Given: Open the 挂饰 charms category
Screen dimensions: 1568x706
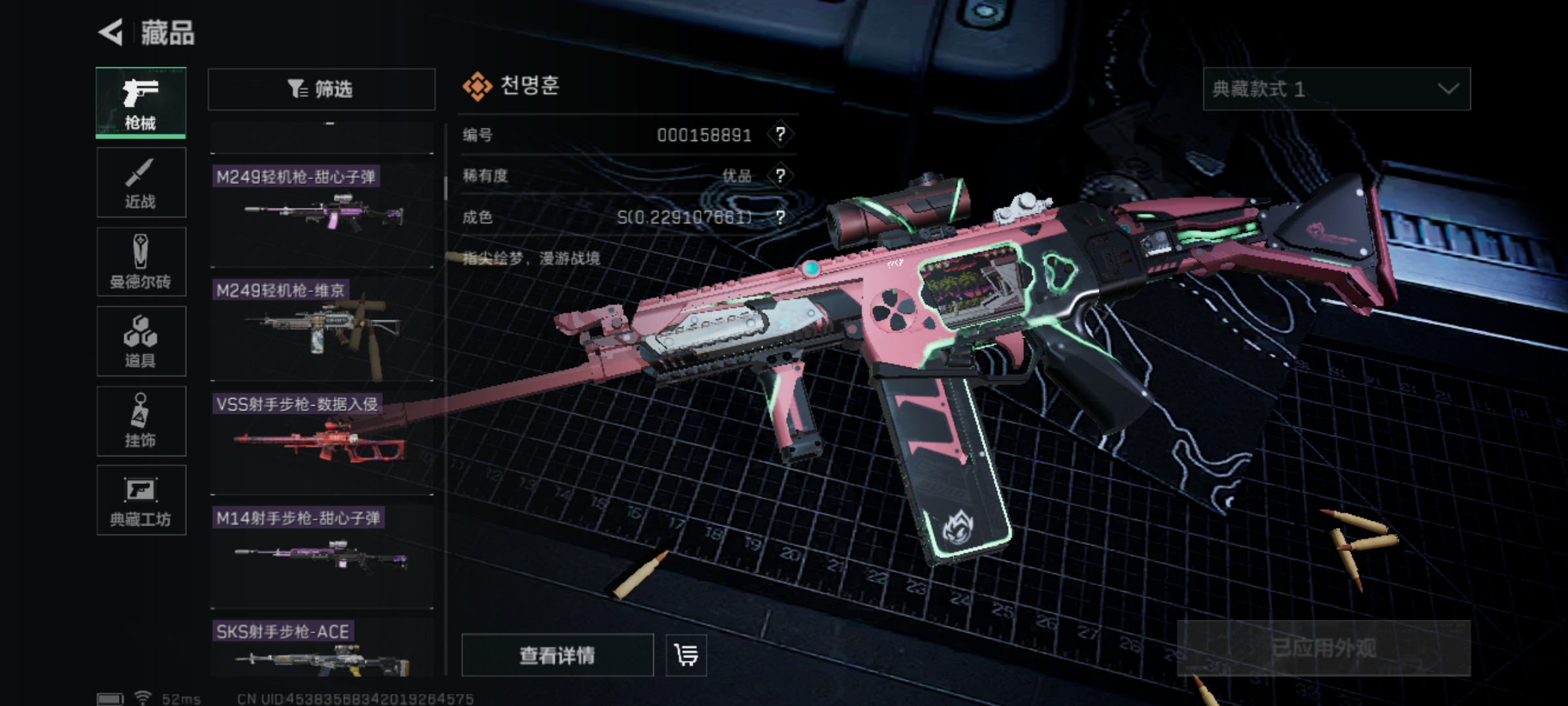Looking at the screenshot, I should tap(141, 421).
